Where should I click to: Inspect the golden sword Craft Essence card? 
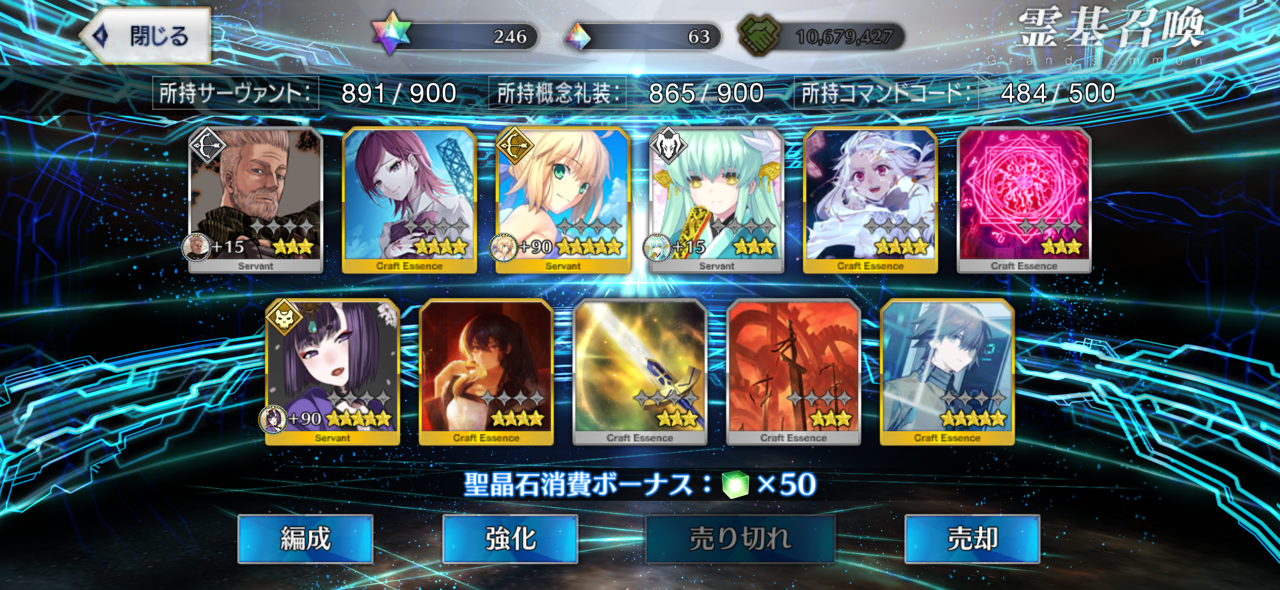[x=640, y=371]
